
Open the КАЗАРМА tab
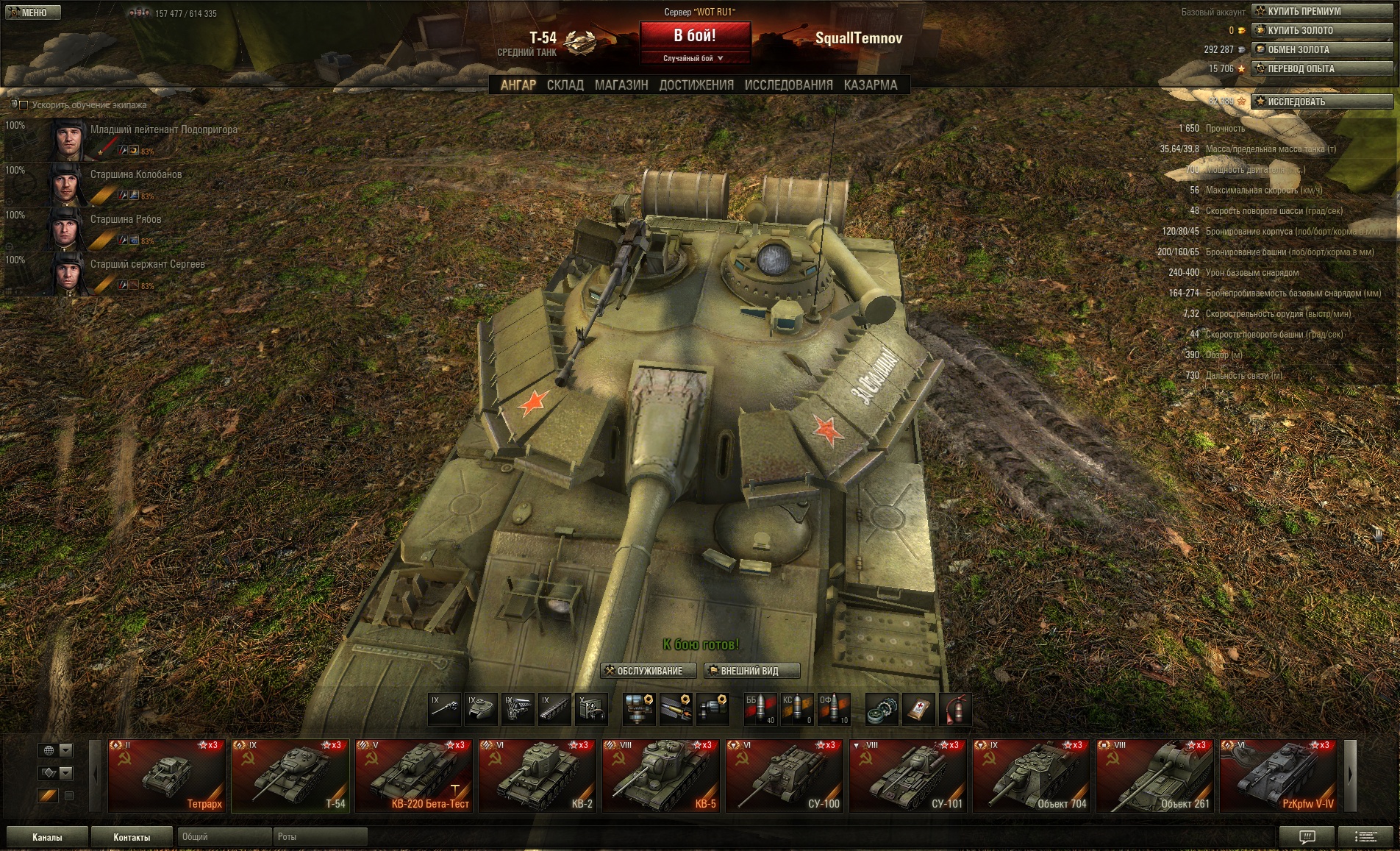coord(871,85)
